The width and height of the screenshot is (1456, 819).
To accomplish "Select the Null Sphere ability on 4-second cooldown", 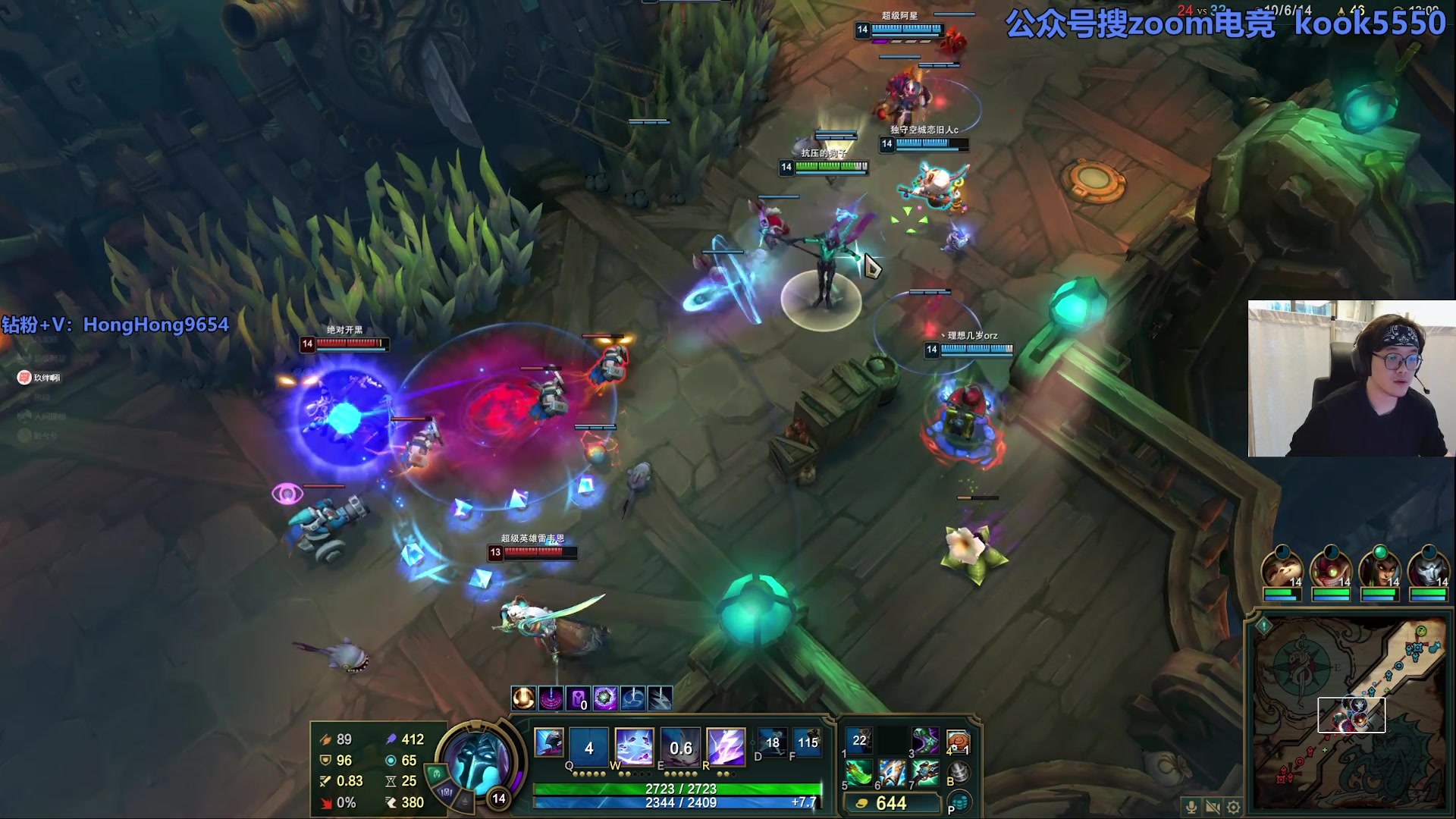I will tap(588, 747).
